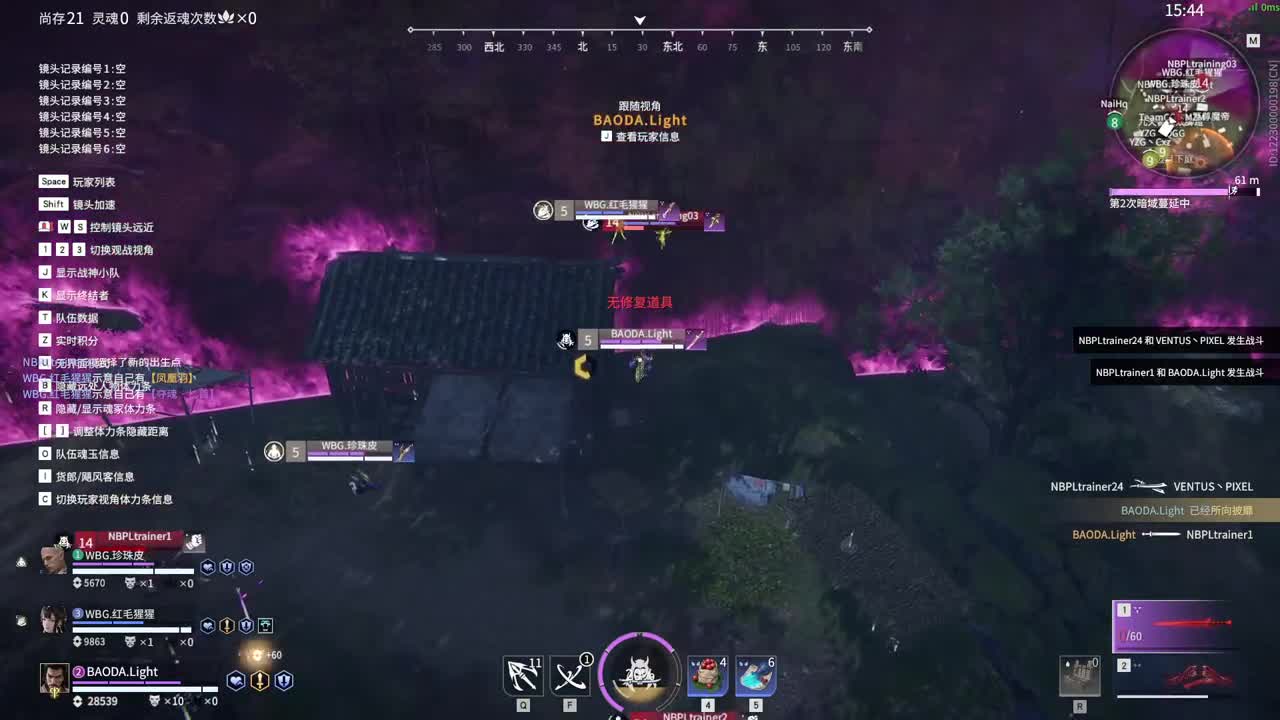
Task: Click the minimap in the top-right corner
Action: [x=1185, y=105]
